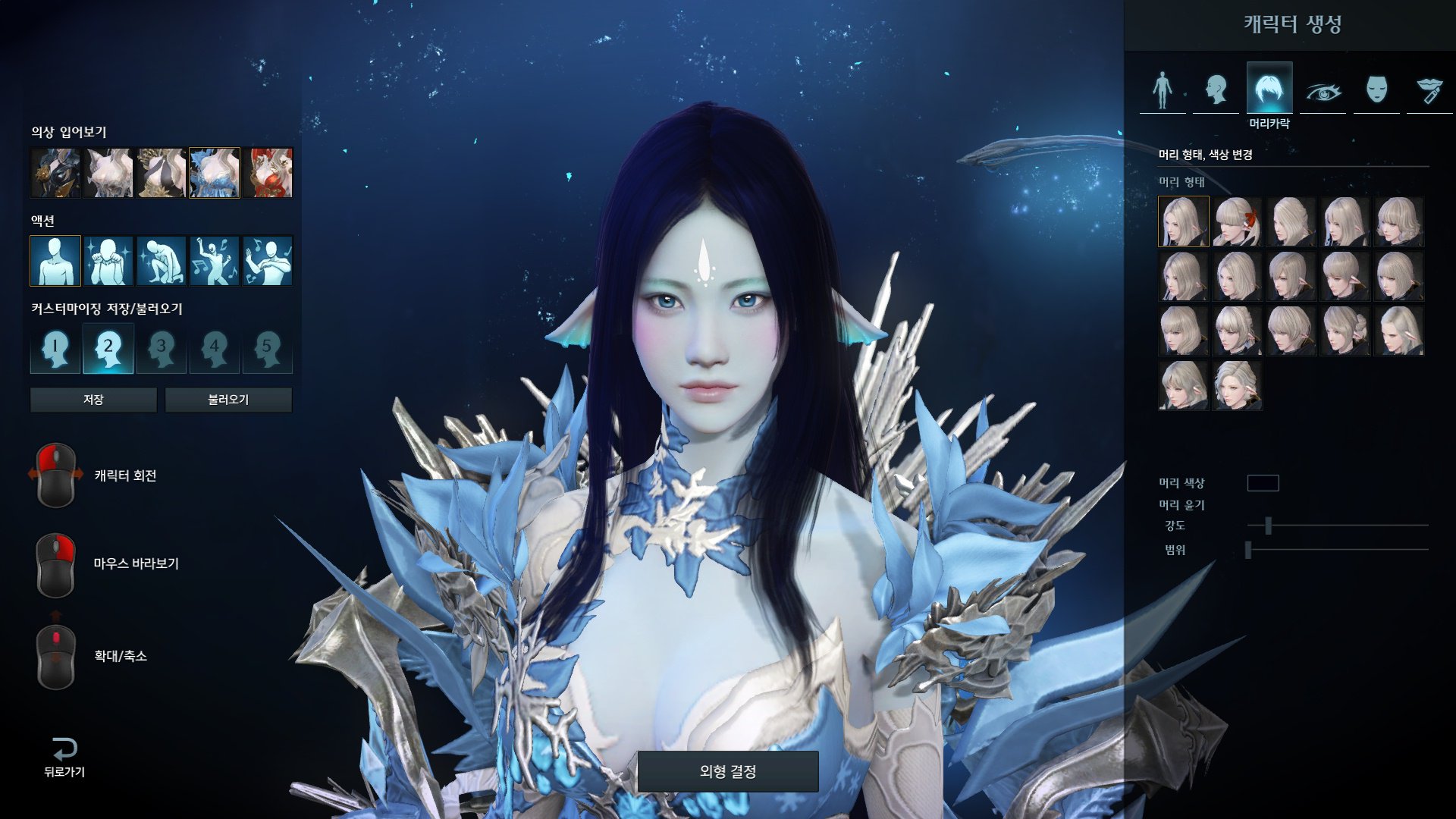Choose customization save slot 3
The image size is (1456, 819).
pos(161,349)
